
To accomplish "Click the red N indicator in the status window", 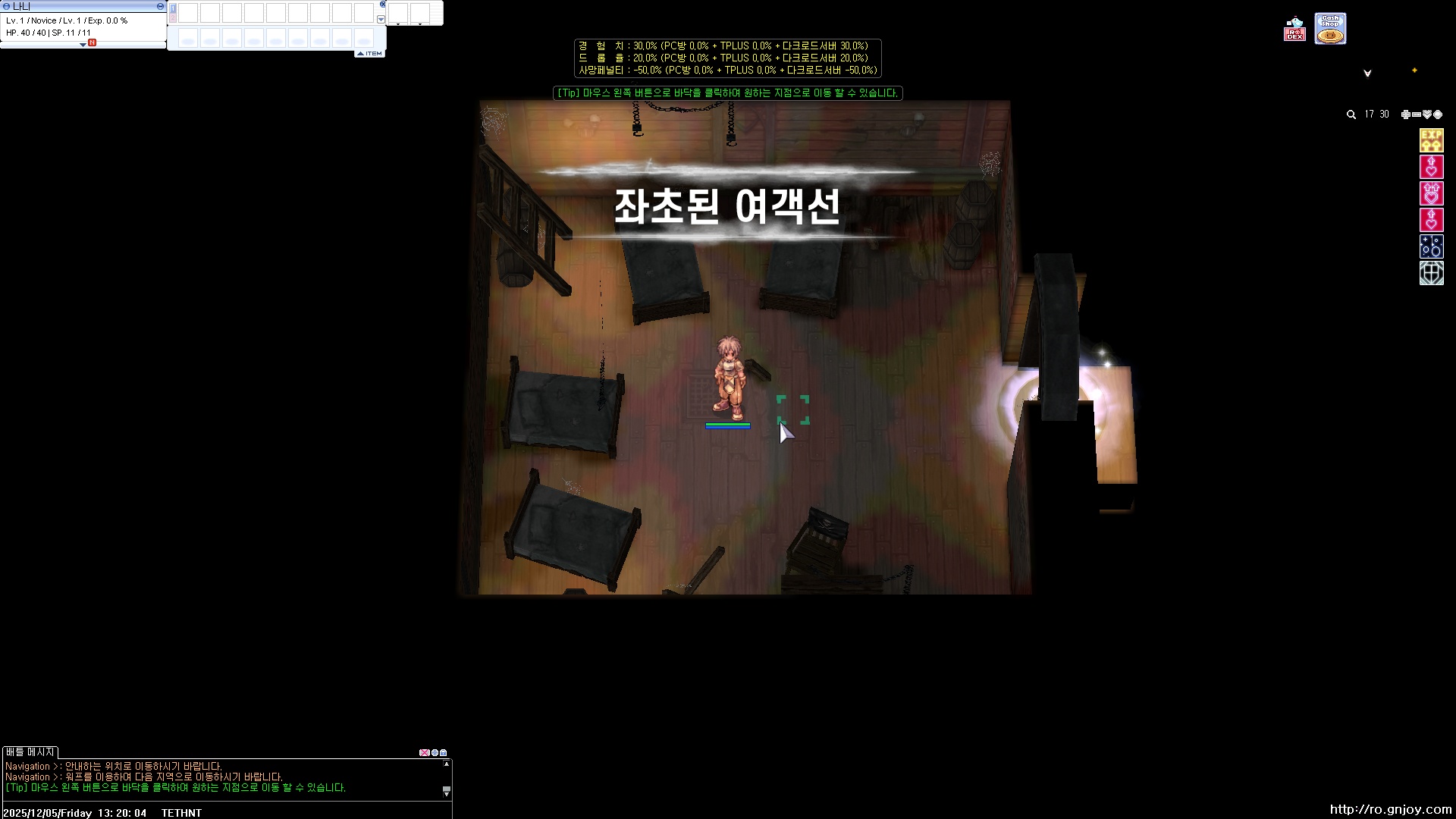I will click(92, 44).
